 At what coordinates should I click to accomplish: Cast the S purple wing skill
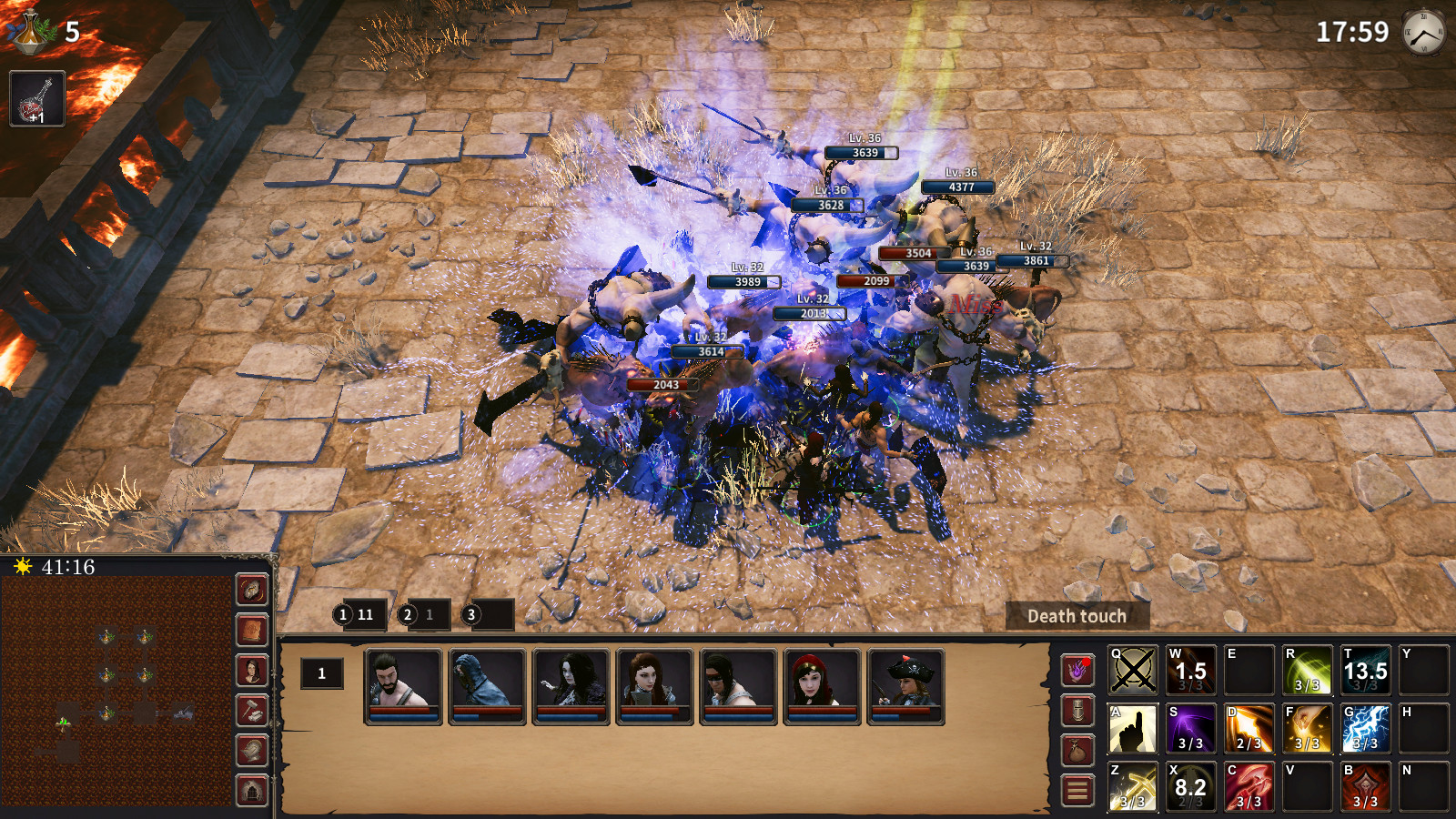[x=1189, y=728]
